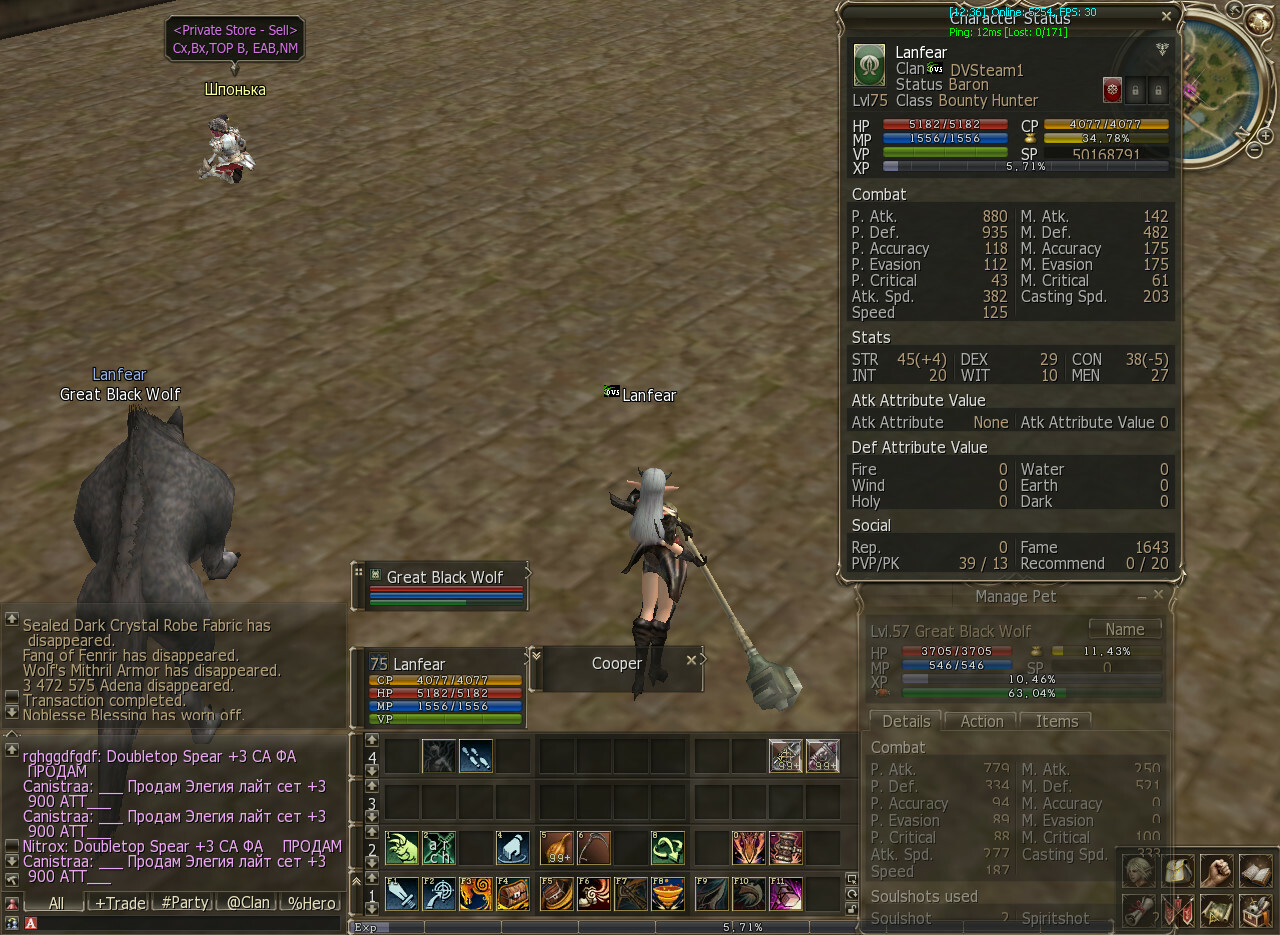Click the pet Name button
The width and height of the screenshot is (1280, 935).
(x=1125, y=630)
